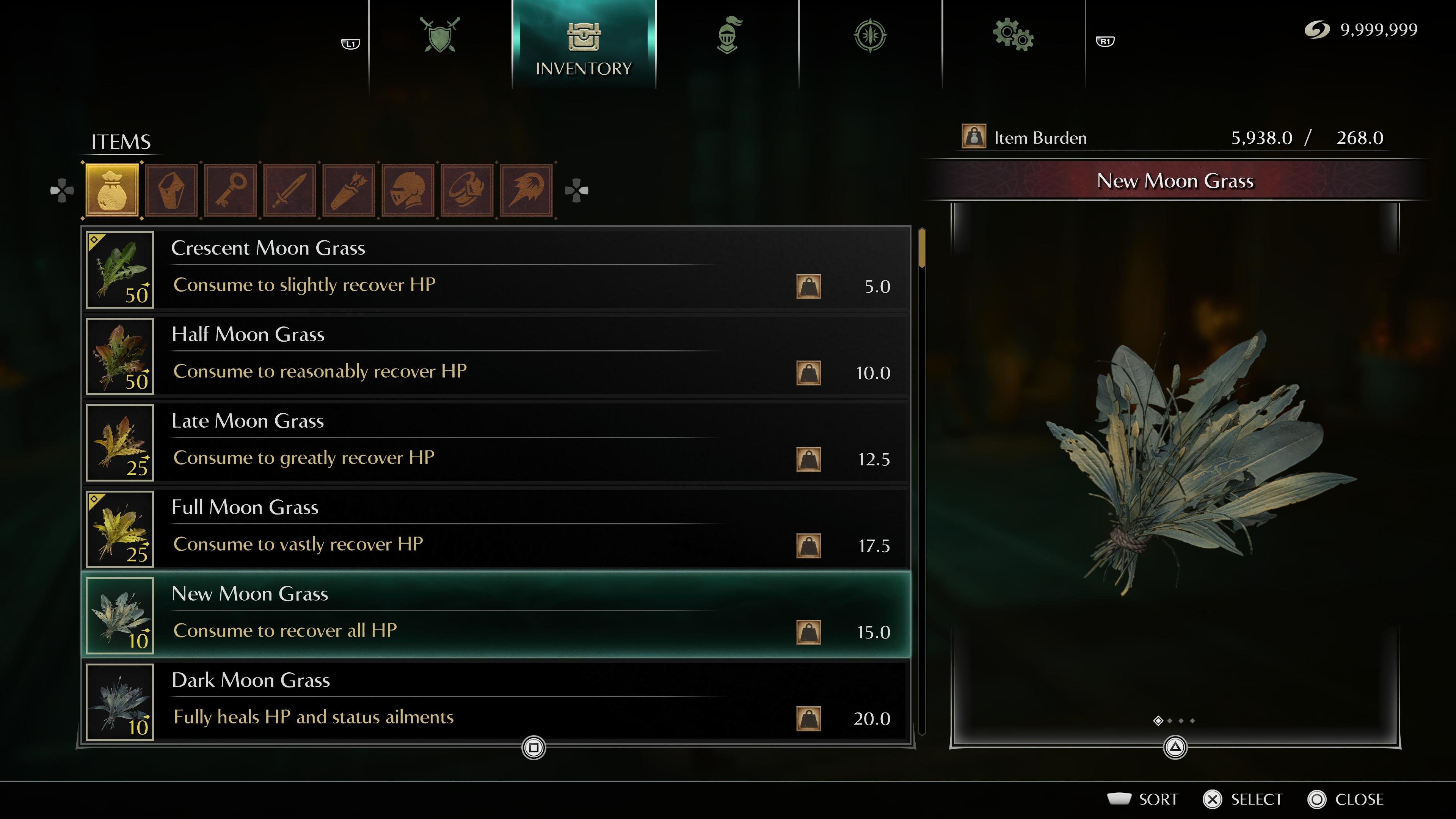
Task: Select Dark Moon Grass item row
Action: click(496, 701)
